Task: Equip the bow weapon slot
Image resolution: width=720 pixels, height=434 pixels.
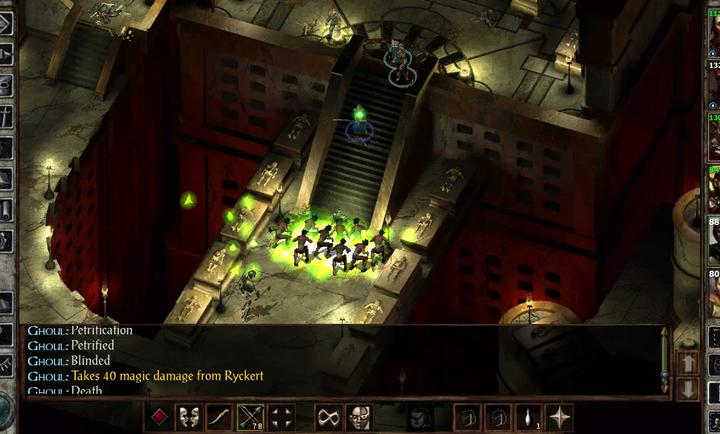Action: click(220, 417)
